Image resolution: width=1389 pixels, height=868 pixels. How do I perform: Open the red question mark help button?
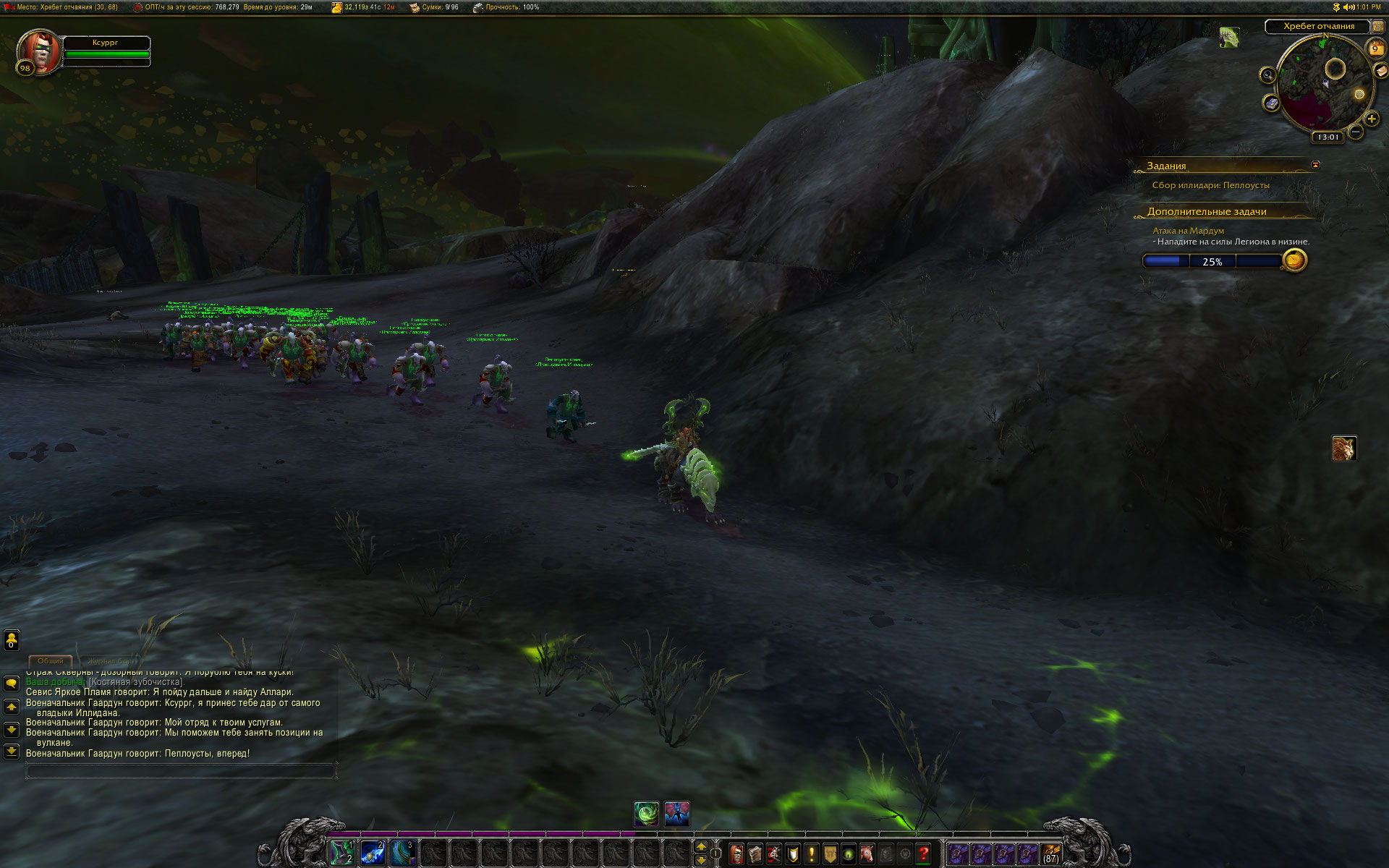[x=923, y=854]
